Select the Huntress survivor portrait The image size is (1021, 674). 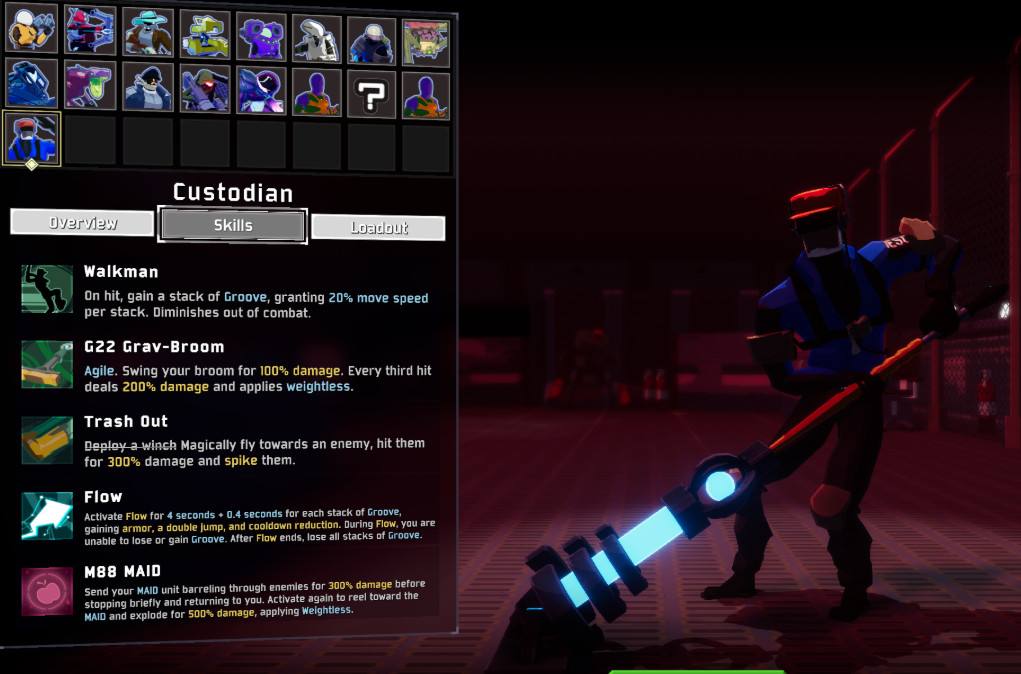[90, 32]
